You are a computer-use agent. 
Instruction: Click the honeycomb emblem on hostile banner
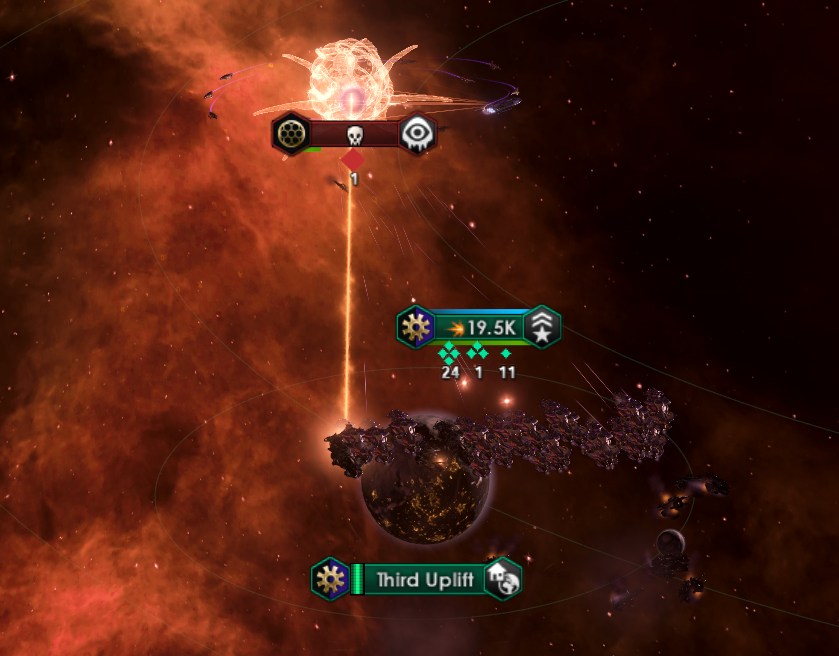coord(290,134)
